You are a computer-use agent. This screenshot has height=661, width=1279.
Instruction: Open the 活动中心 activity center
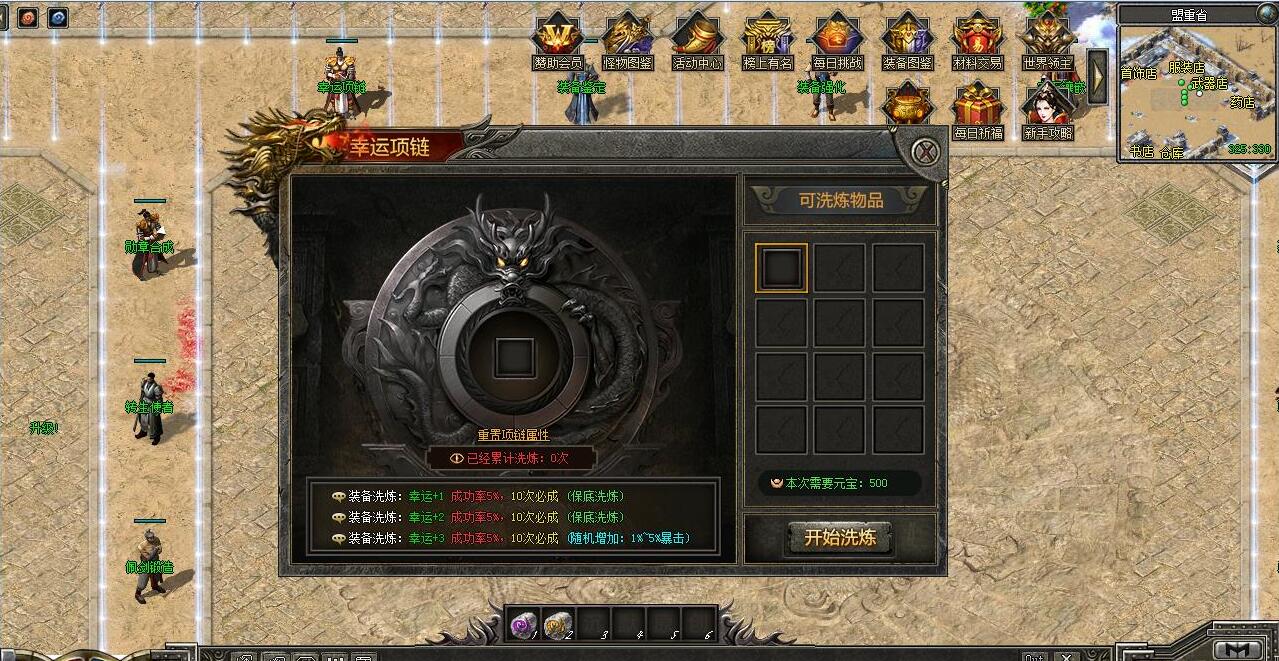697,40
